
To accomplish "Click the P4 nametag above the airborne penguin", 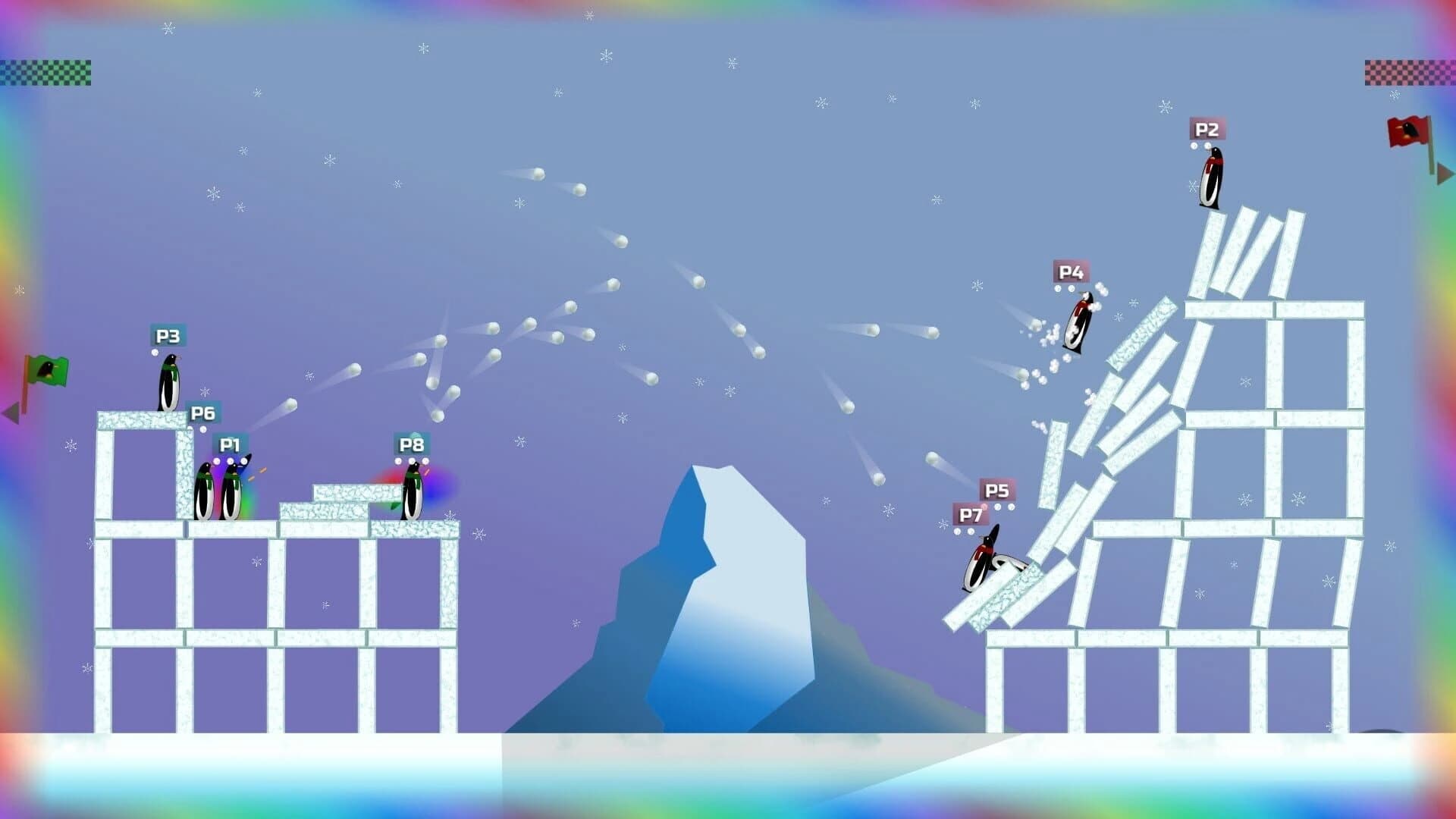I will (x=1072, y=271).
